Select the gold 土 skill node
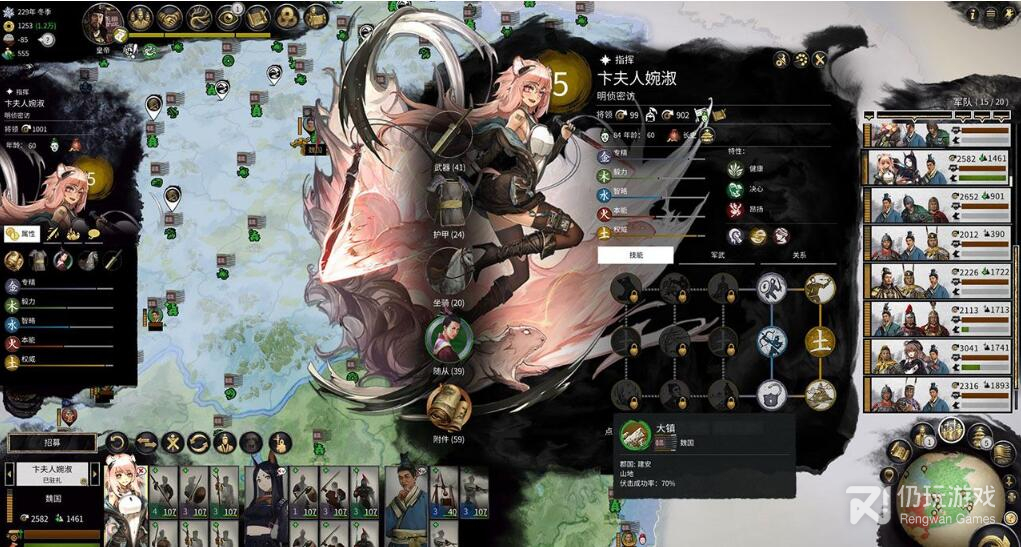Screen dimensions: 1021x547 click(820, 341)
